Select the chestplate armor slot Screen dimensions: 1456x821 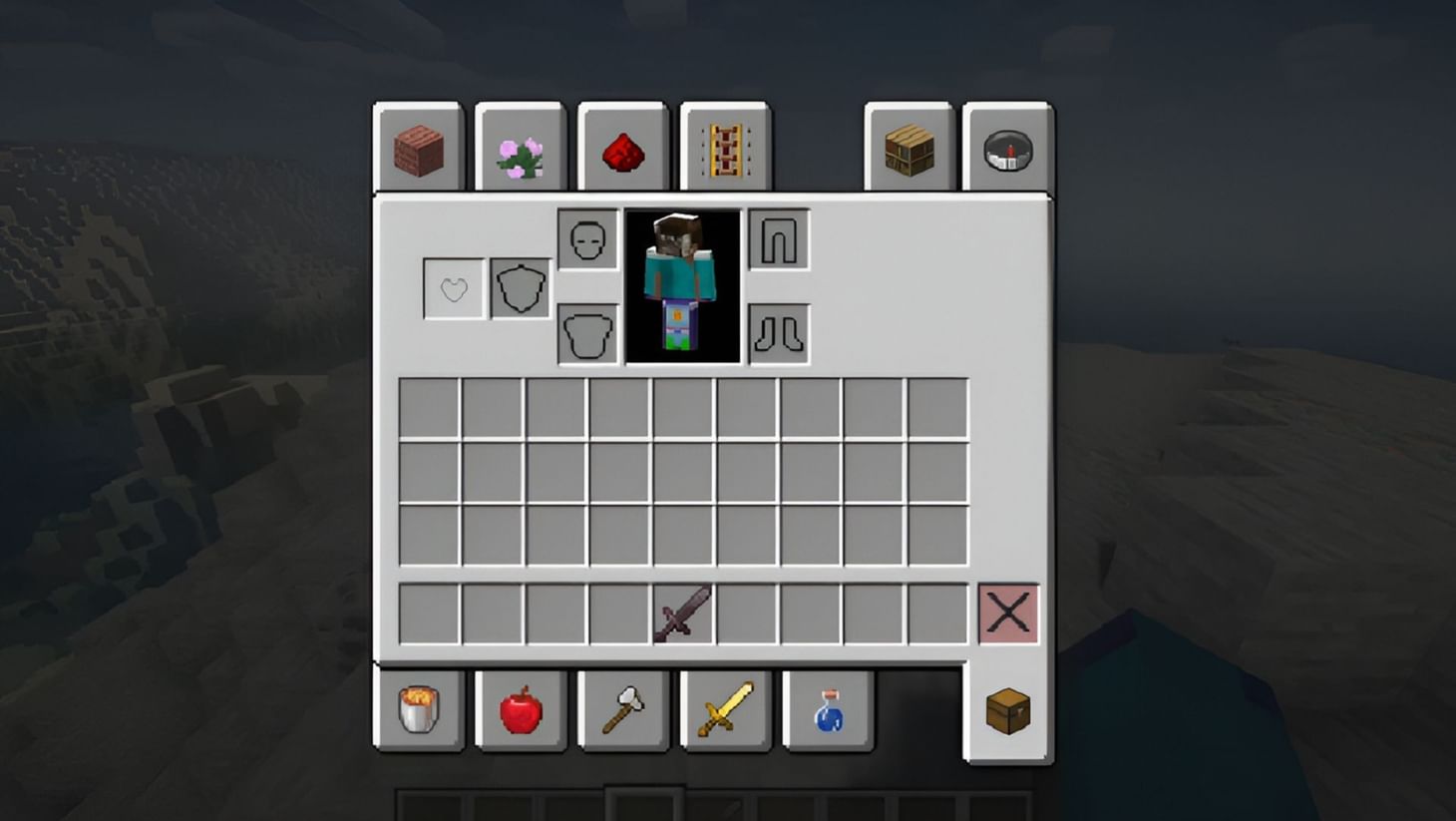[587, 333]
